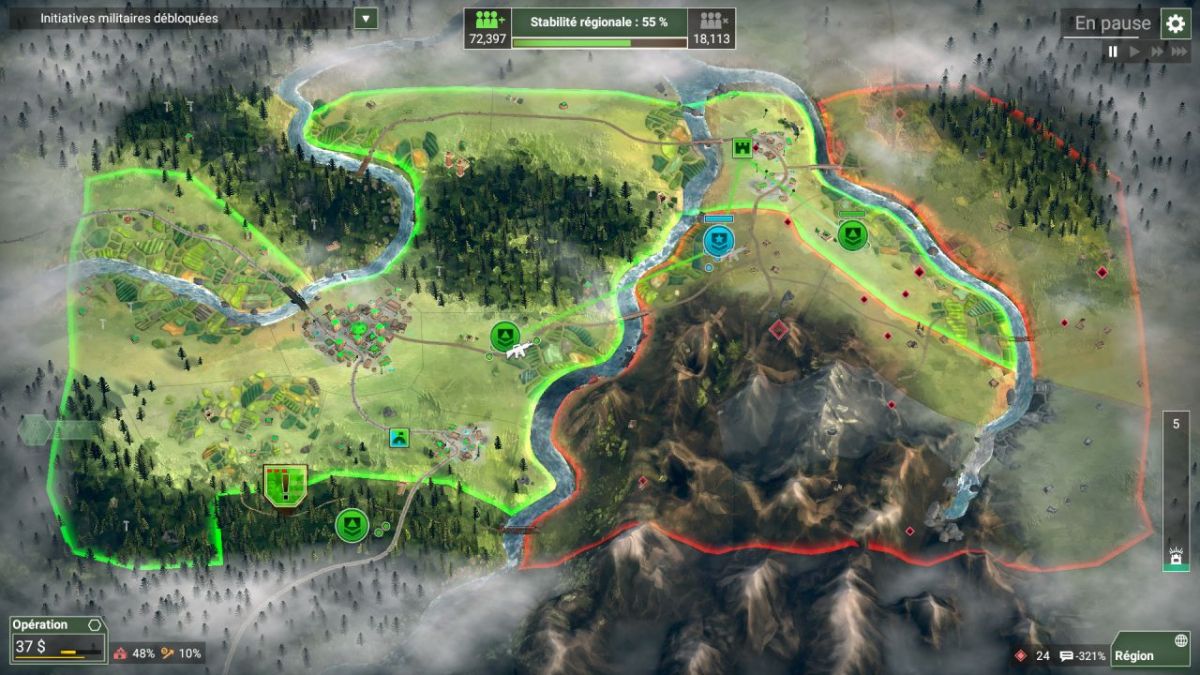Show the supporters population counter

[487, 28]
